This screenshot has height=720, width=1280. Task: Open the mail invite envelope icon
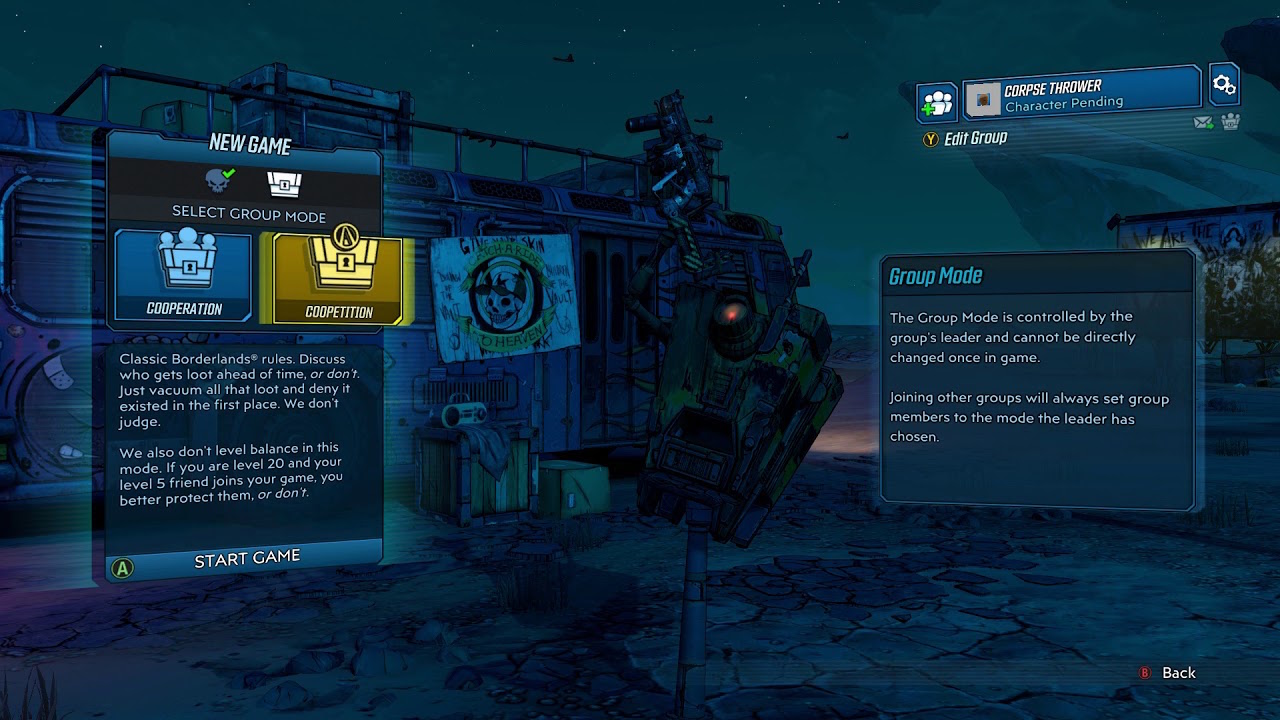[1204, 122]
